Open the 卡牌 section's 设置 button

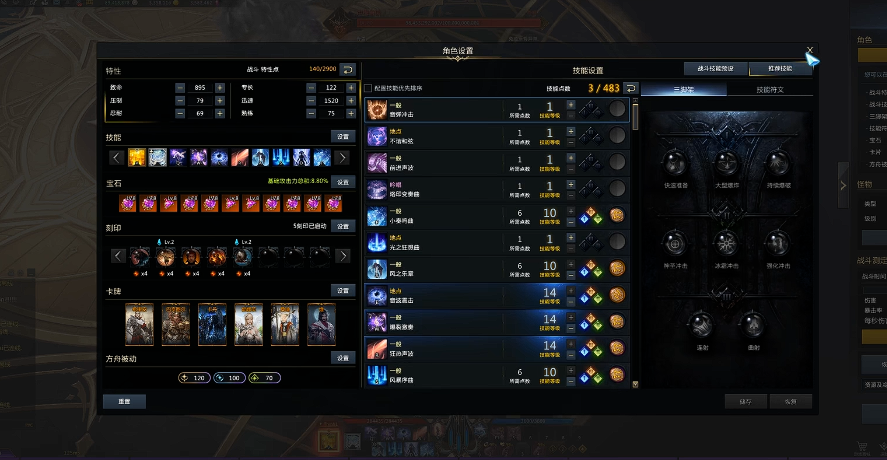pos(343,290)
